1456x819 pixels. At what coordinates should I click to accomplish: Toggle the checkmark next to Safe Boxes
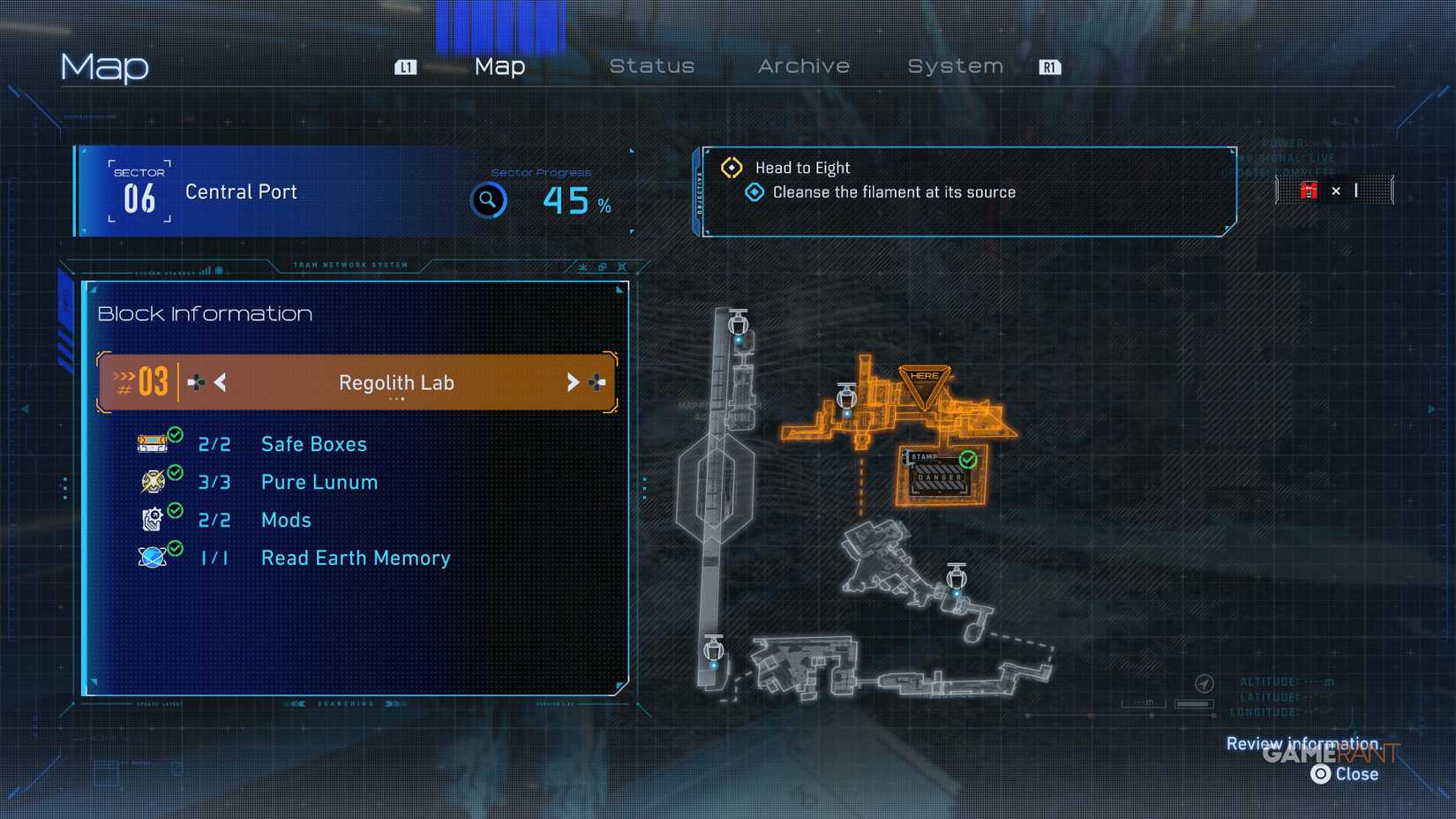click(x=174, y=434)
